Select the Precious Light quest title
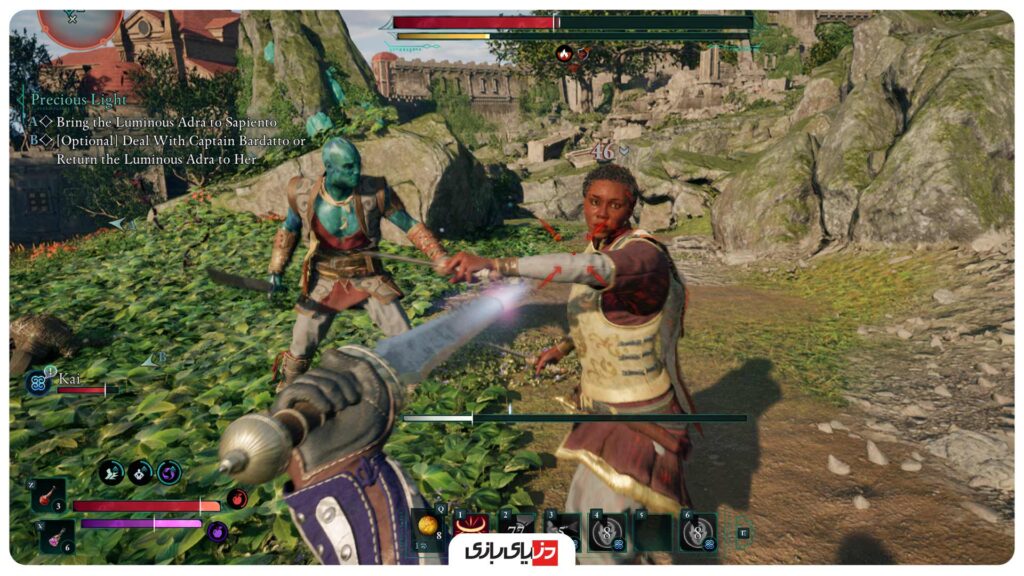1024x576 pixels. click(x=79, y=100)
